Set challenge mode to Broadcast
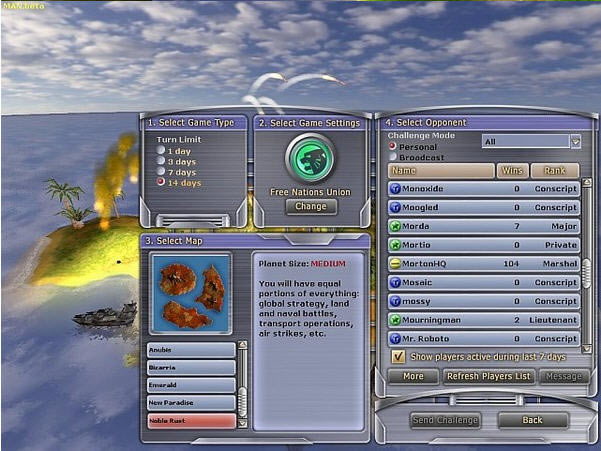This screenshot has height=451, width=601. (393, 157)
